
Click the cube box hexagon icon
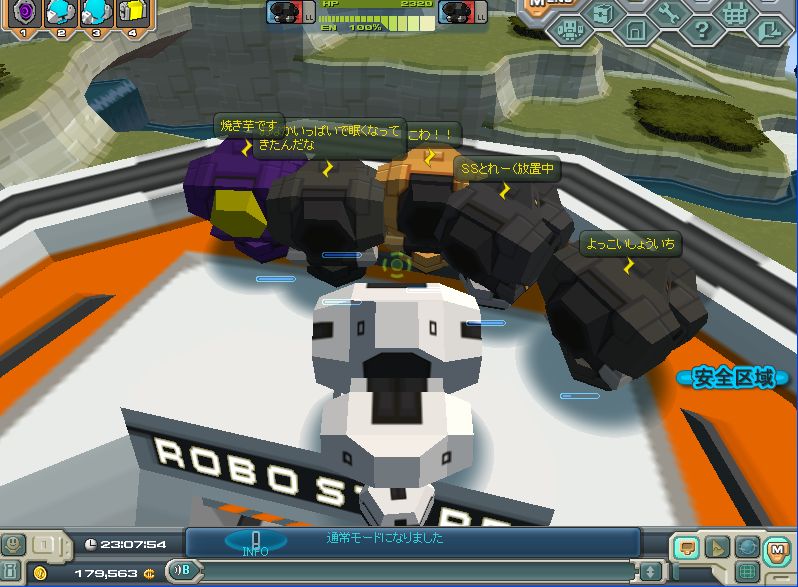point(602,13)
